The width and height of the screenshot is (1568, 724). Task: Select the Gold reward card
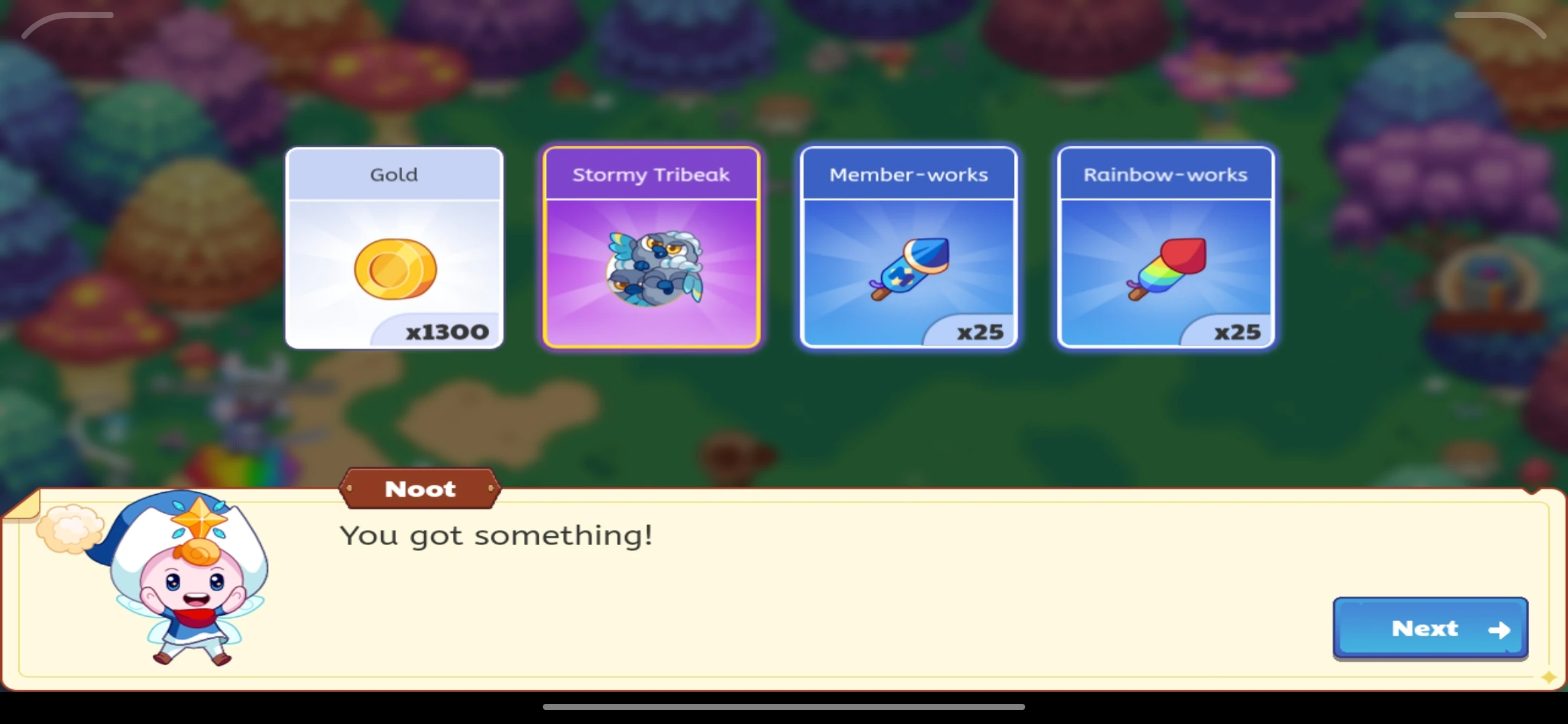(394, 248)
